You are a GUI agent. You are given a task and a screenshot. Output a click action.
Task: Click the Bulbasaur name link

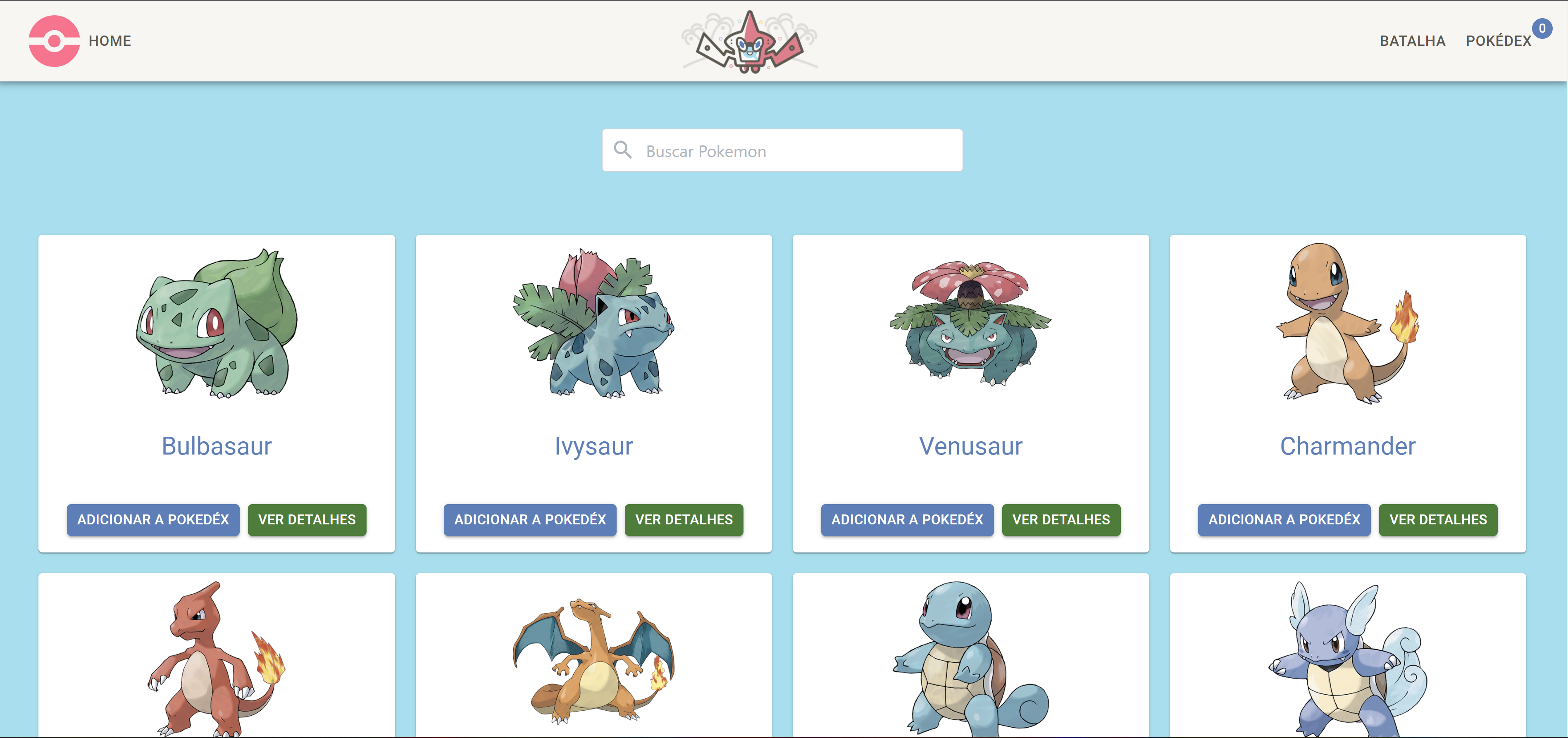tap(217, 445)
